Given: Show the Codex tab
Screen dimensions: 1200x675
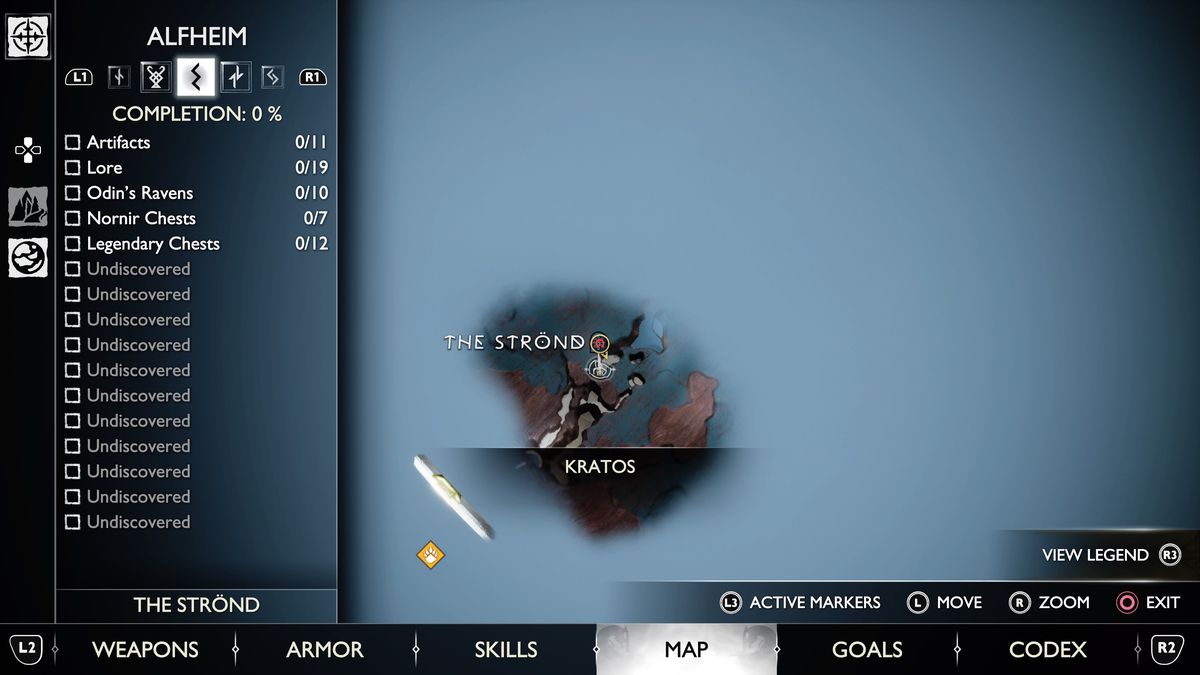Looking at the screenshot, I should [x=1048, y=650].
